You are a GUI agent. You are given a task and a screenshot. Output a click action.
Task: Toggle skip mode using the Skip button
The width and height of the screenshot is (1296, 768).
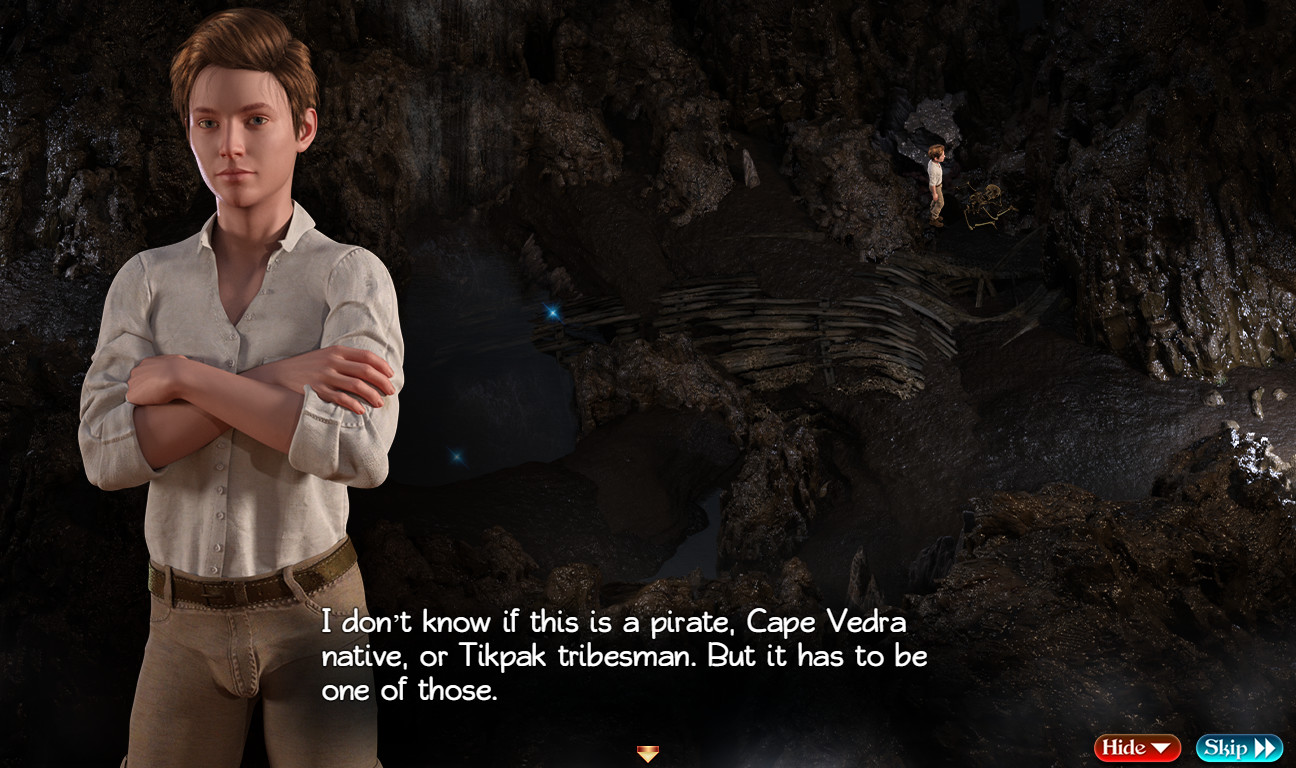(1238, 747)
